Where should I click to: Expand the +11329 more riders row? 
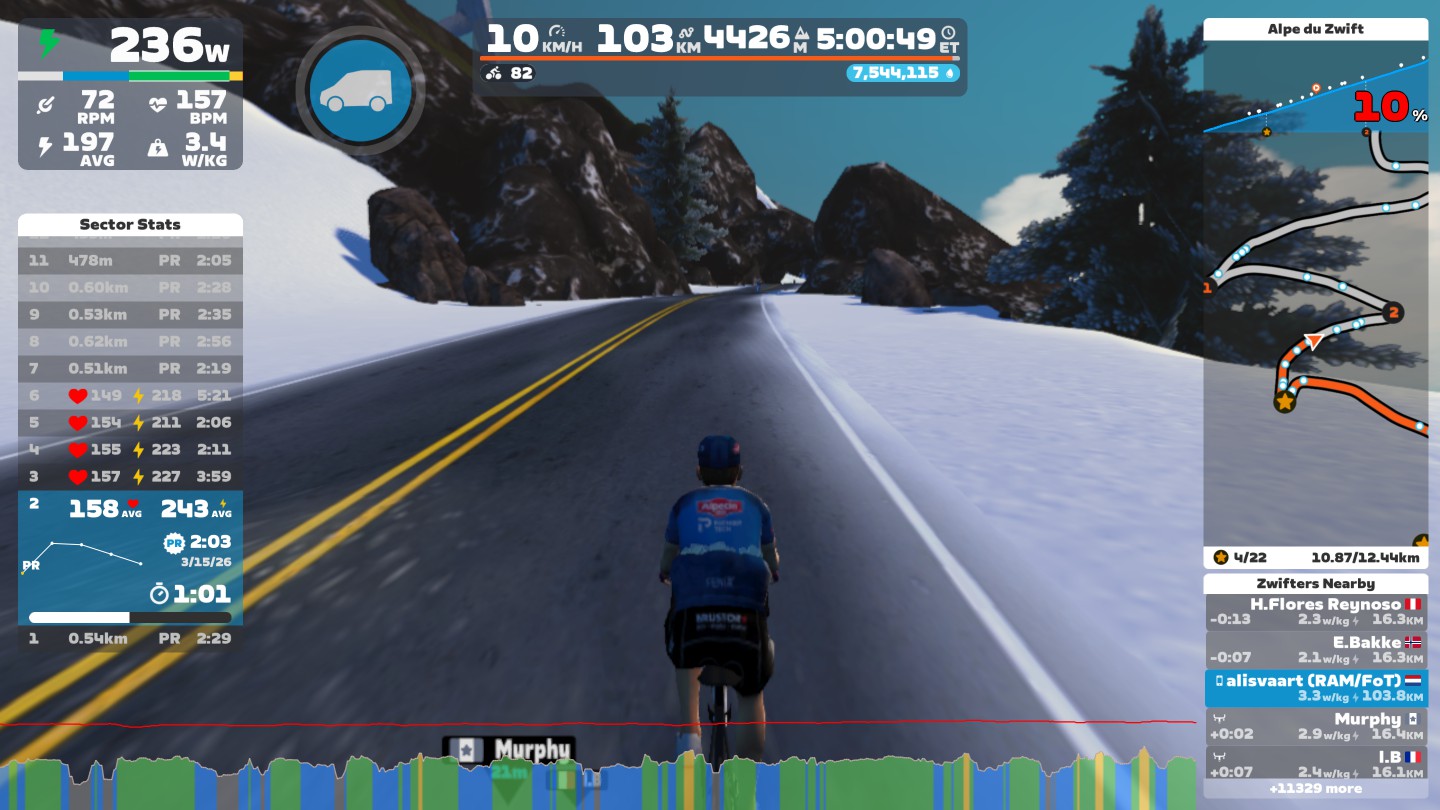coord(1315,789)
